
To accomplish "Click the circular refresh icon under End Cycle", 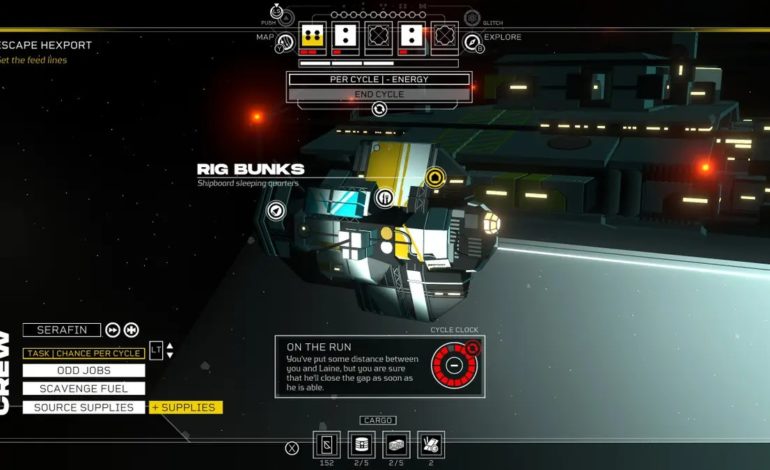I will click(x=379, y=109).
